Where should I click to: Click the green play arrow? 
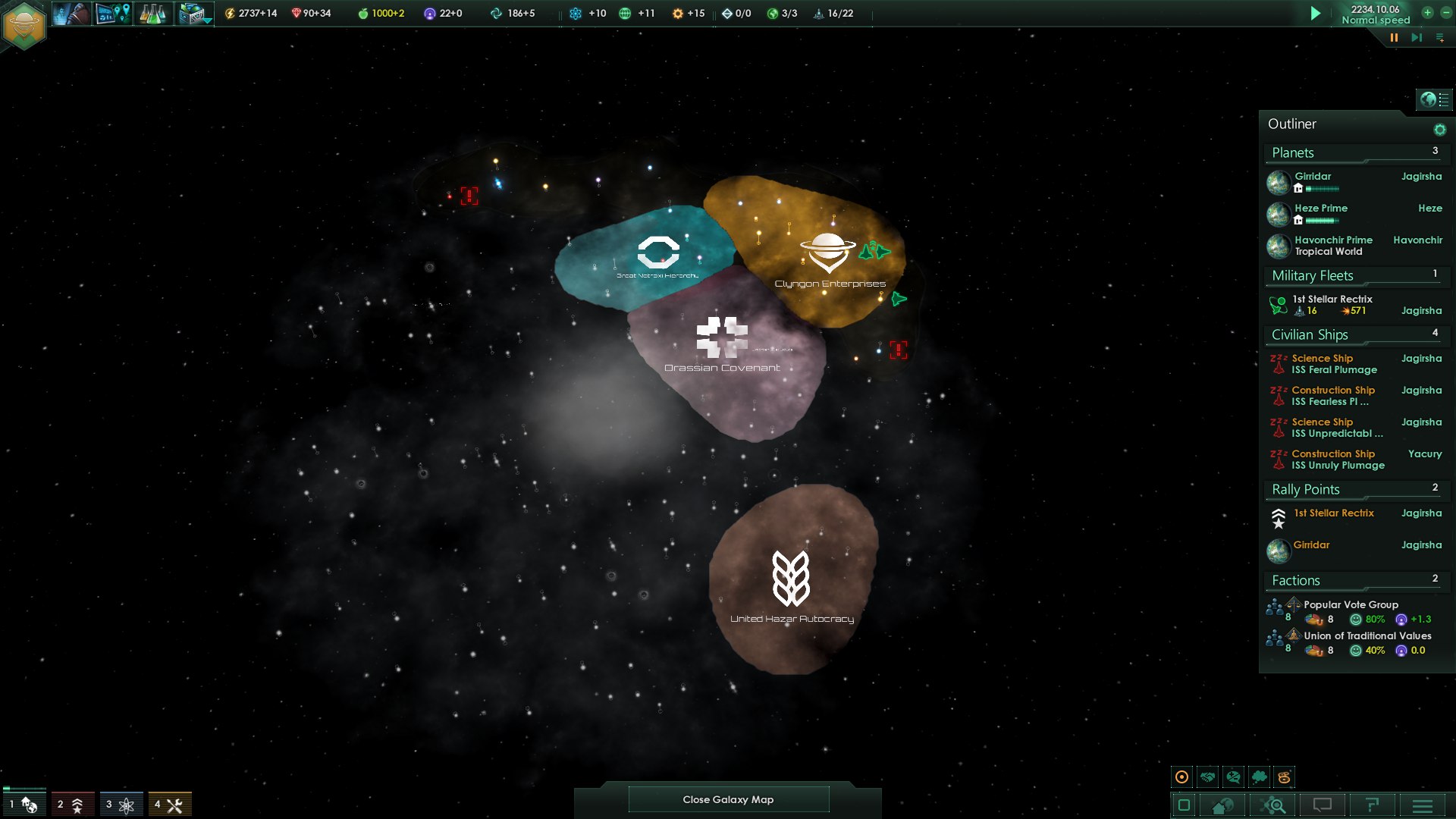click(1316, 14)
